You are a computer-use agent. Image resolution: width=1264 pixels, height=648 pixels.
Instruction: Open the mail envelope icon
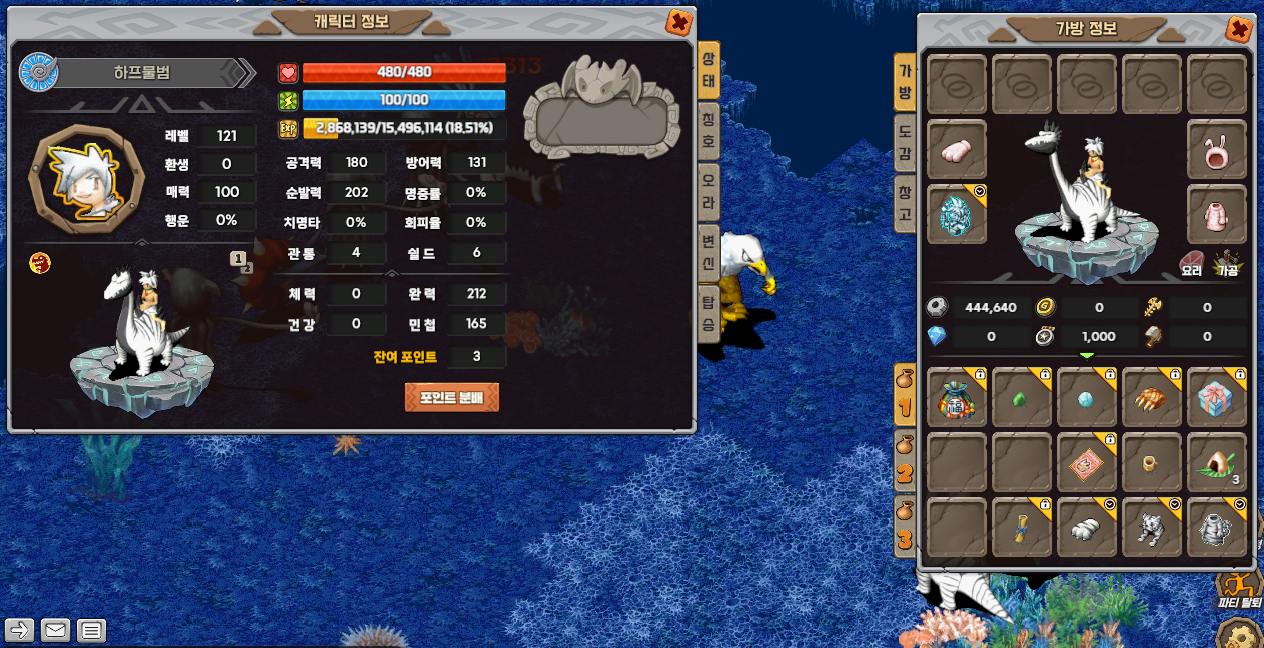55,630
